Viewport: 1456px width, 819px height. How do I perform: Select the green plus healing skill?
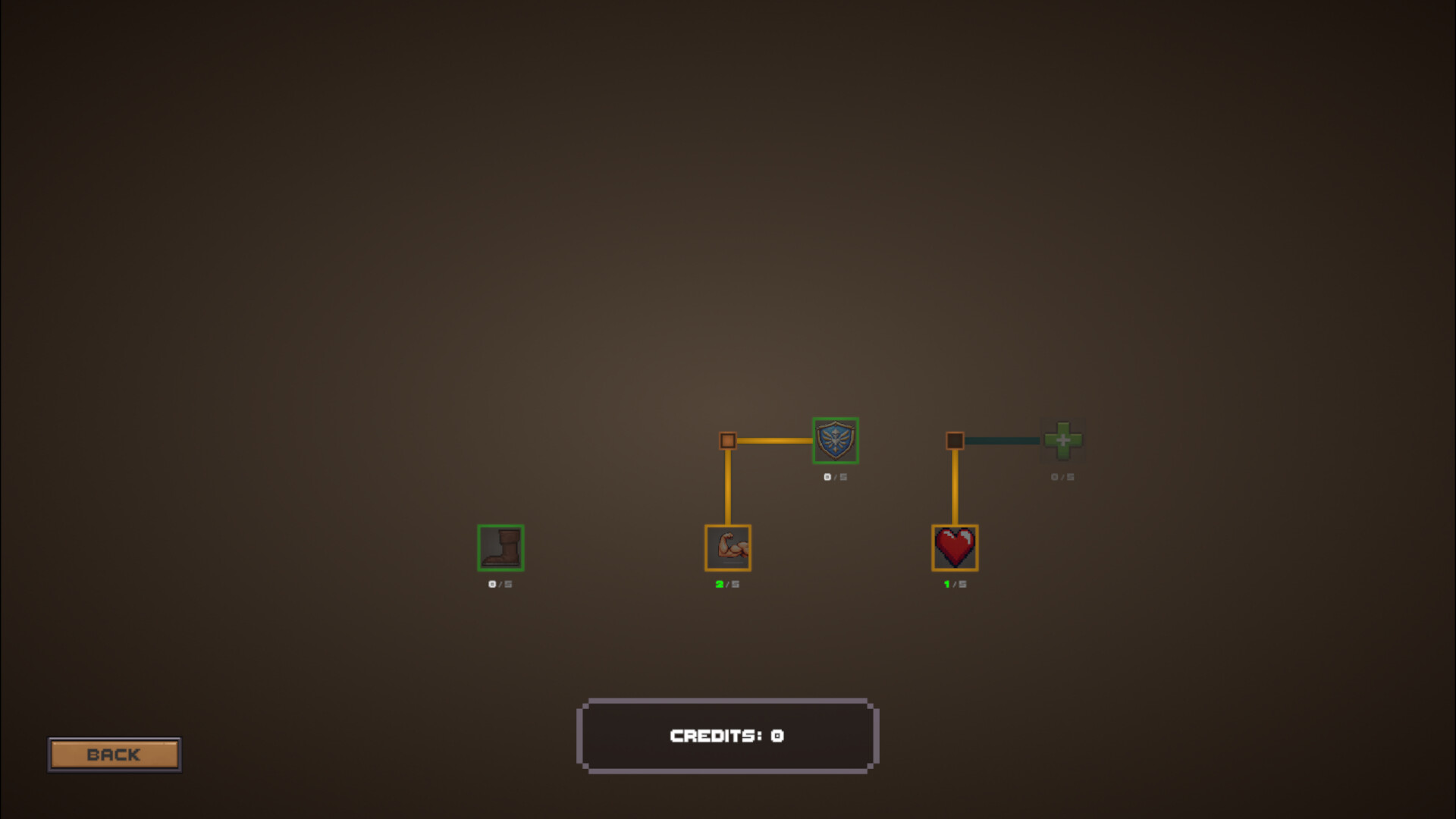1064,441
